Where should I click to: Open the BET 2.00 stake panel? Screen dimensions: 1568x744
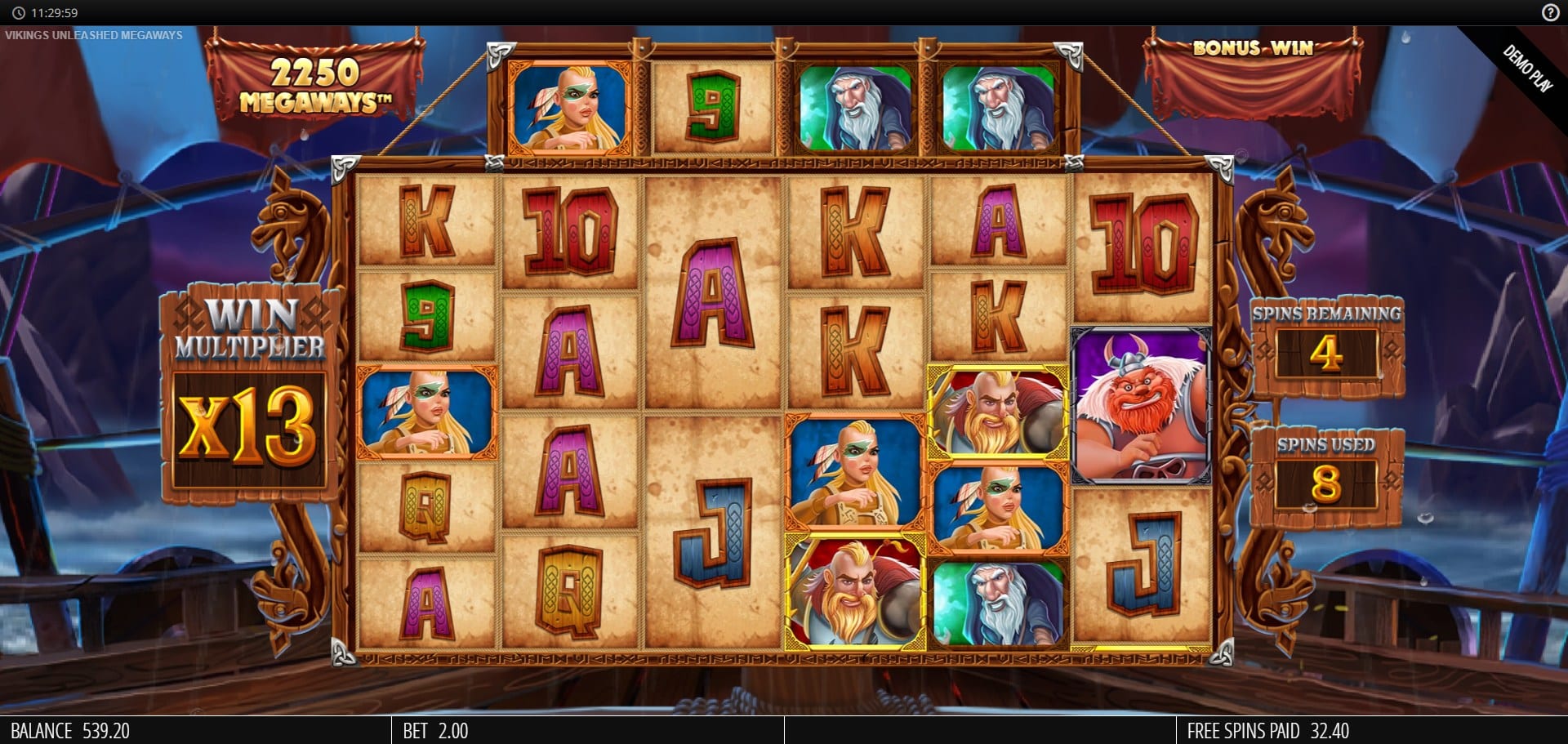[436, 730]
